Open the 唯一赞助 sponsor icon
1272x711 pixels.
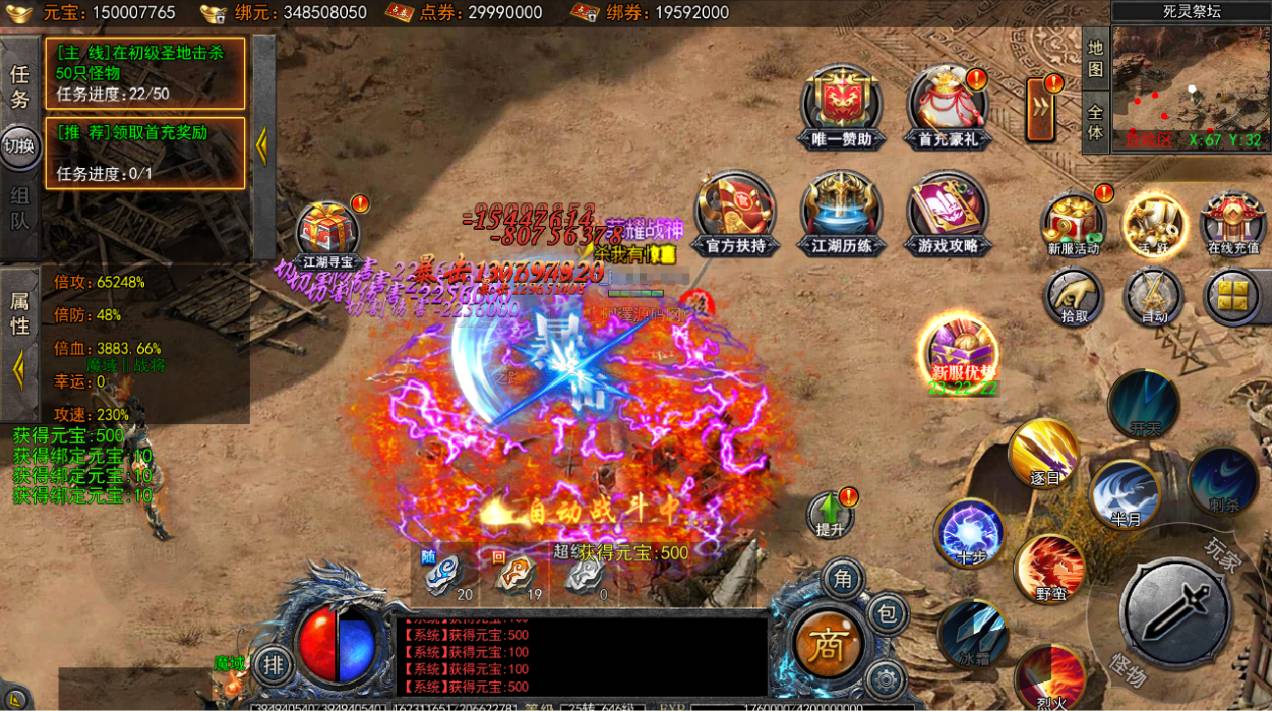[x=842, y=102]
